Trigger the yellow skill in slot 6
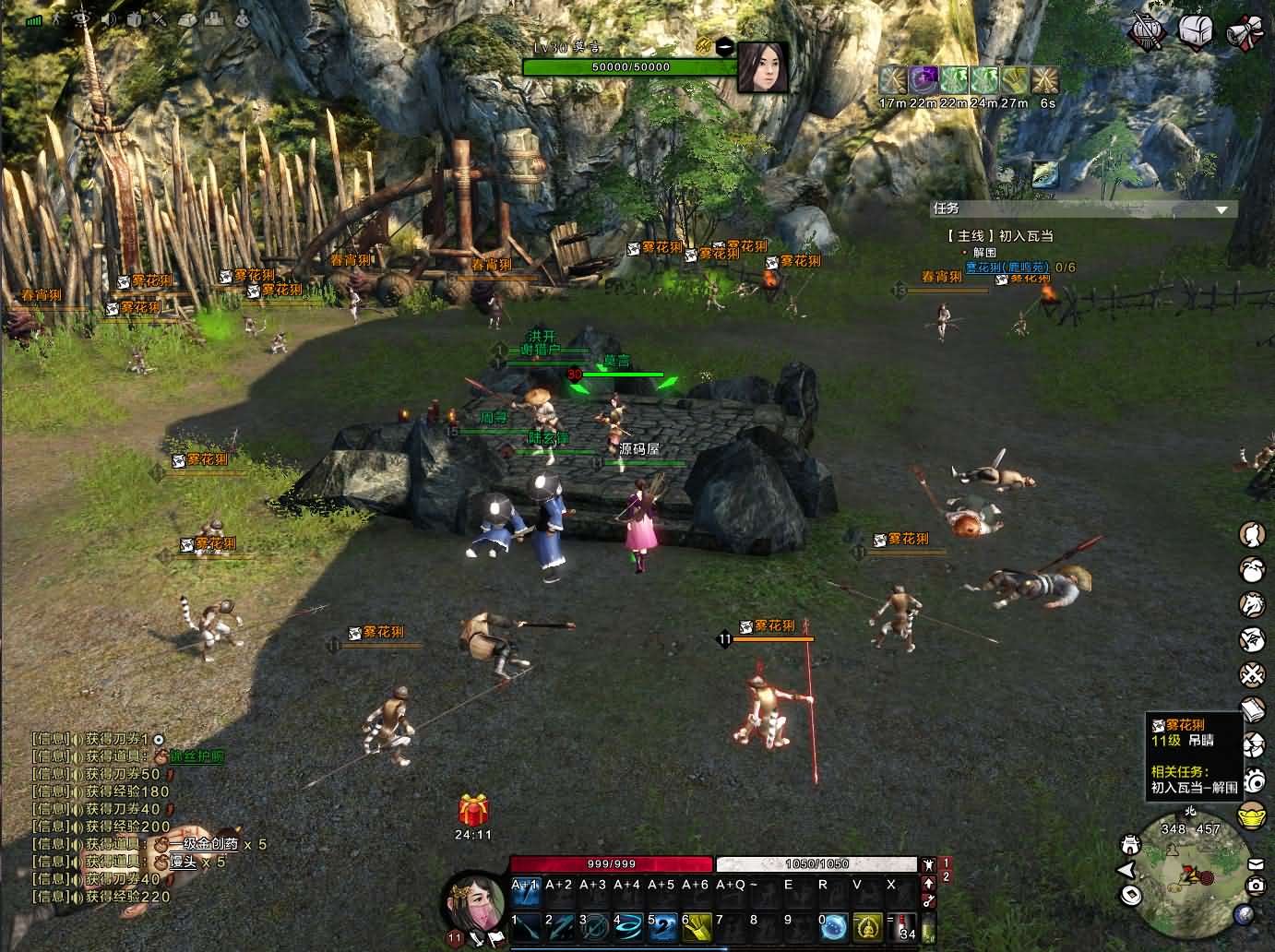The height and width of the screenshot is (952, 1275). (697, 925)
